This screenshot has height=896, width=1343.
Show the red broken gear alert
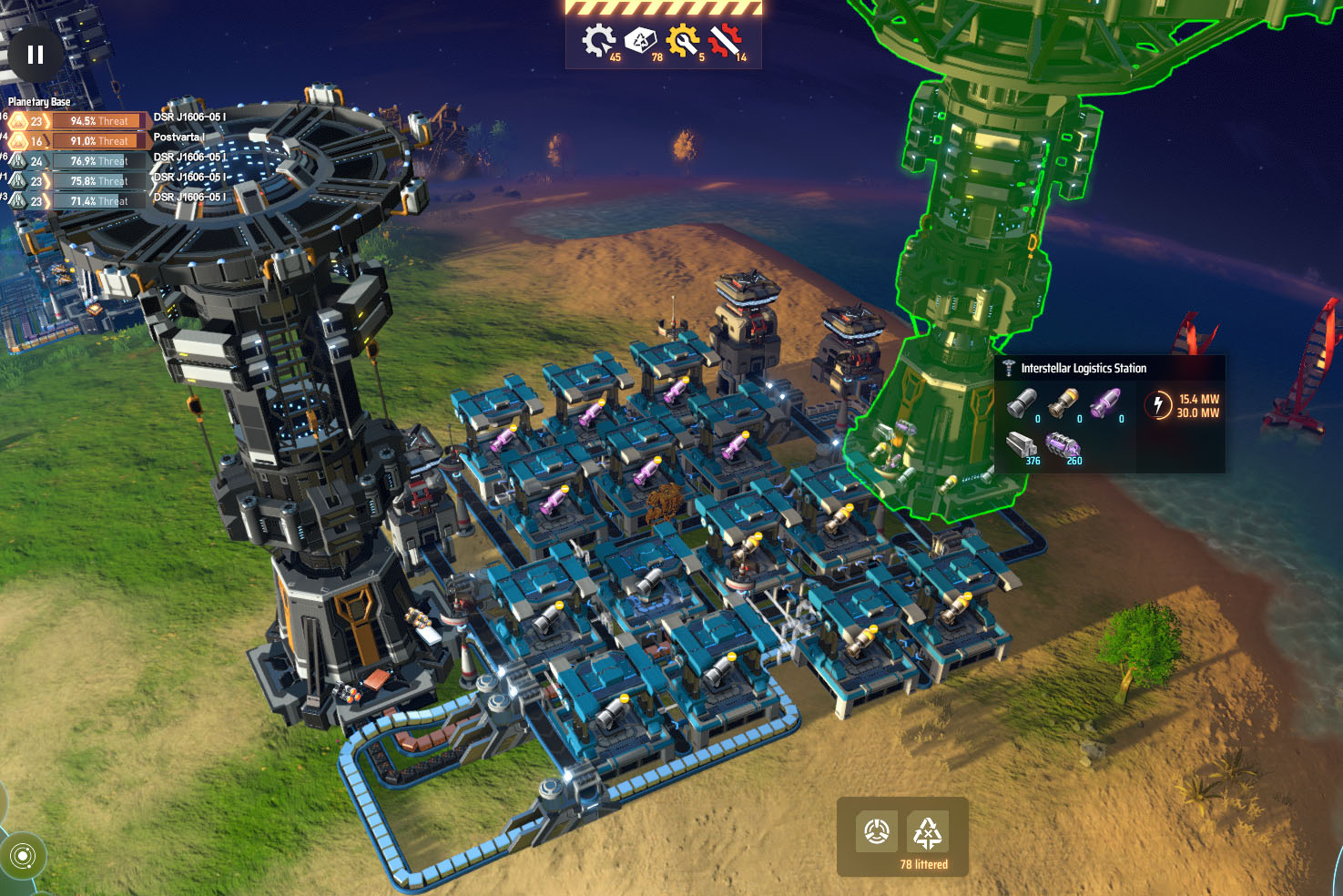(726, 41)
